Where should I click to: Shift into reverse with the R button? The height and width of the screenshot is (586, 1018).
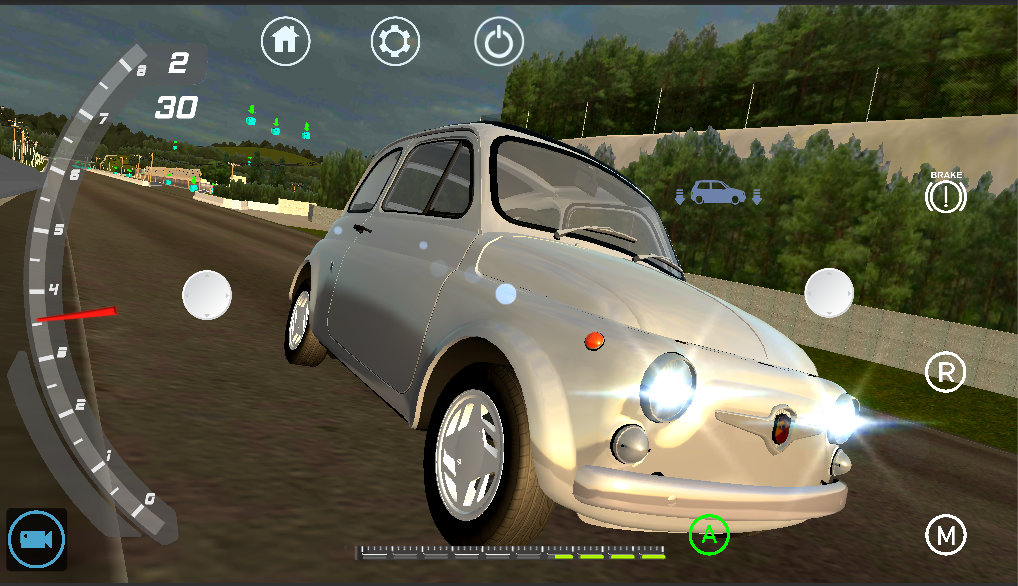[945, 373]
